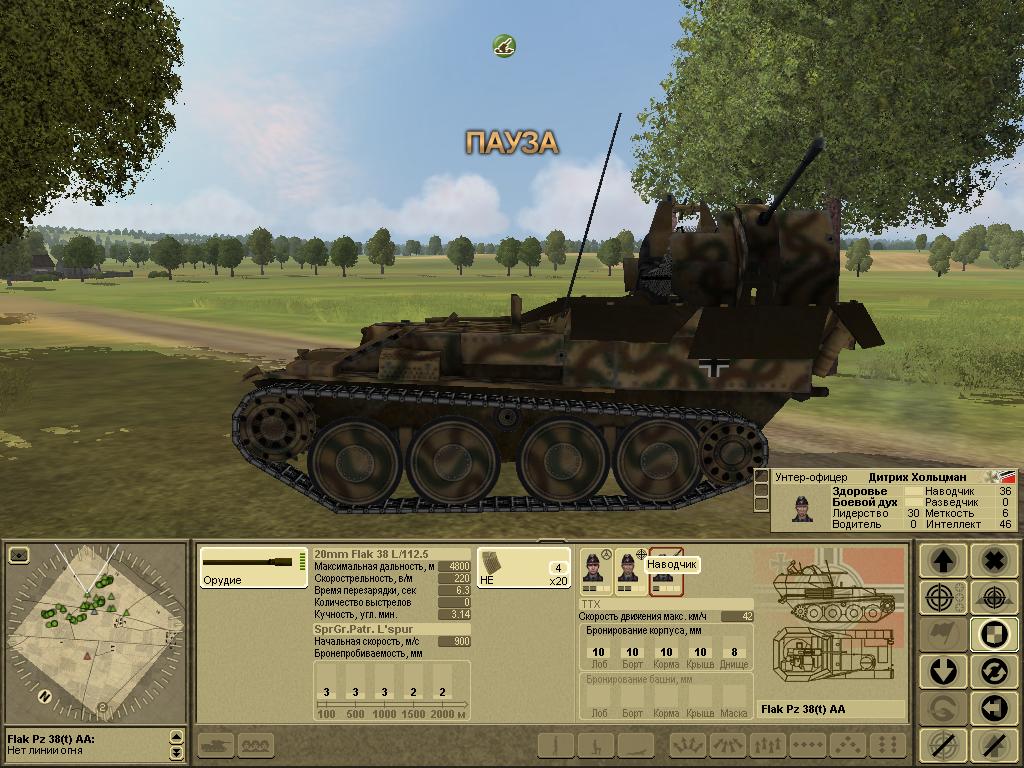Choose the HE ammunition slot
This screenshot has height=768, width=1024.
click(x=522, y=568)
